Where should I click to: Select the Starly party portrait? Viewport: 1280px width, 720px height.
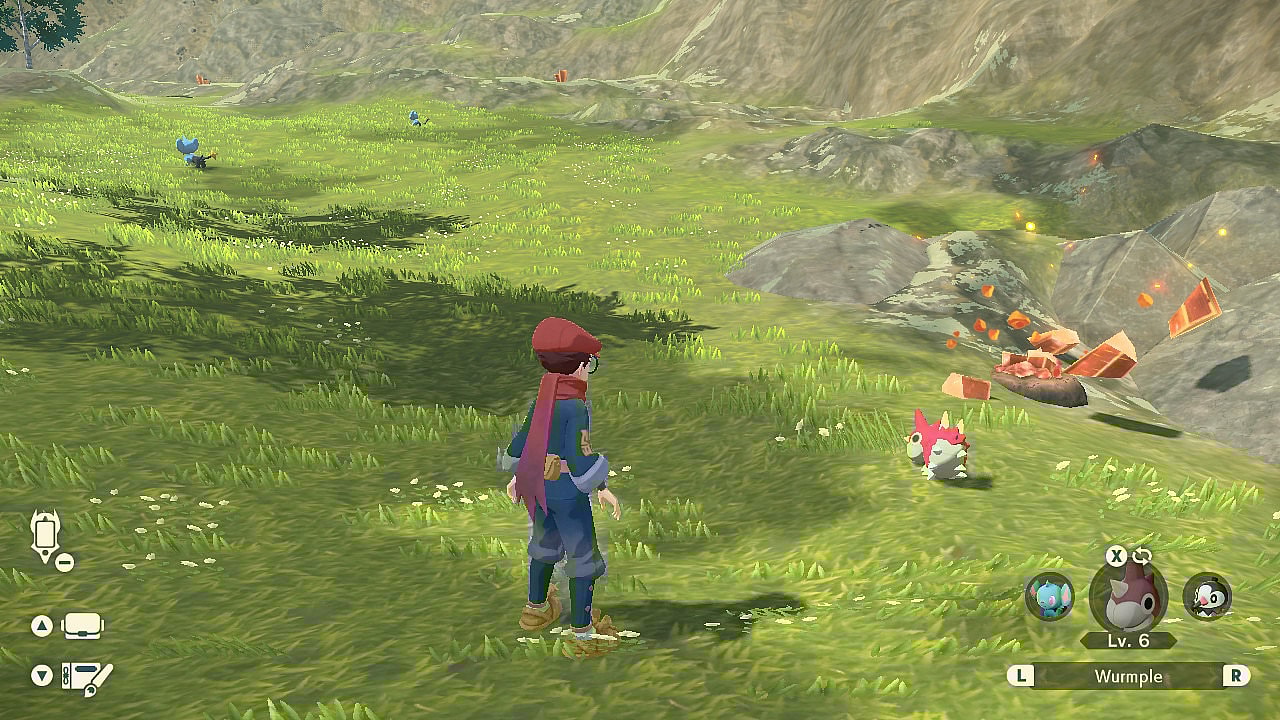[1207, 597]
